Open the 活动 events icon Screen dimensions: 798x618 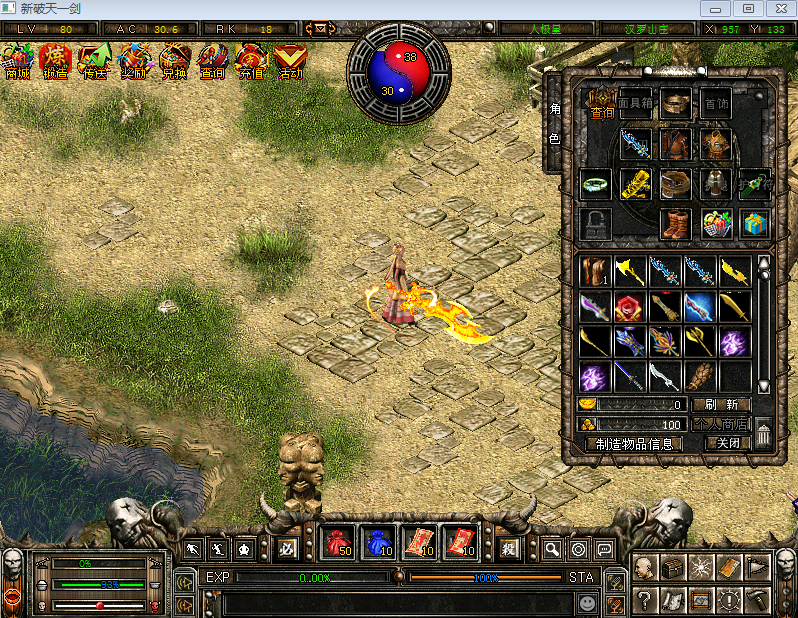point(290,61)
